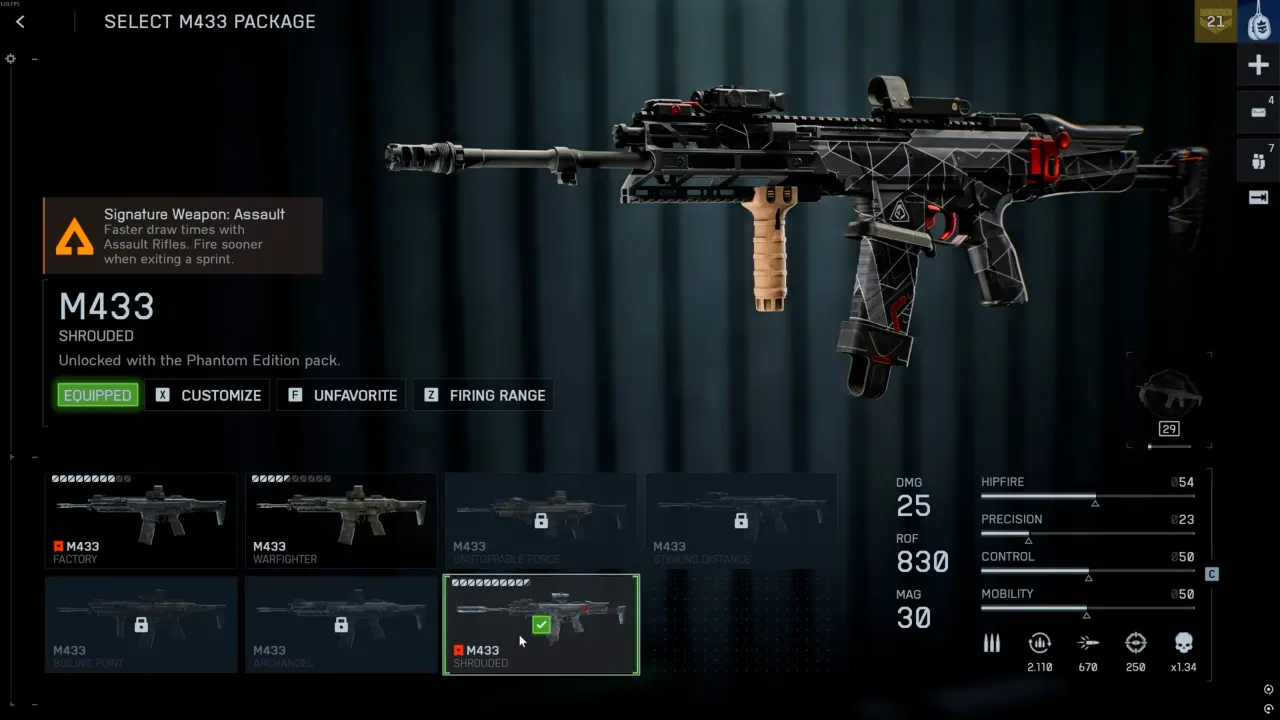This screenshot has width=1280, height=720.
Task: Select the equipped M433 Shrouded package
Action: [541, 624]
